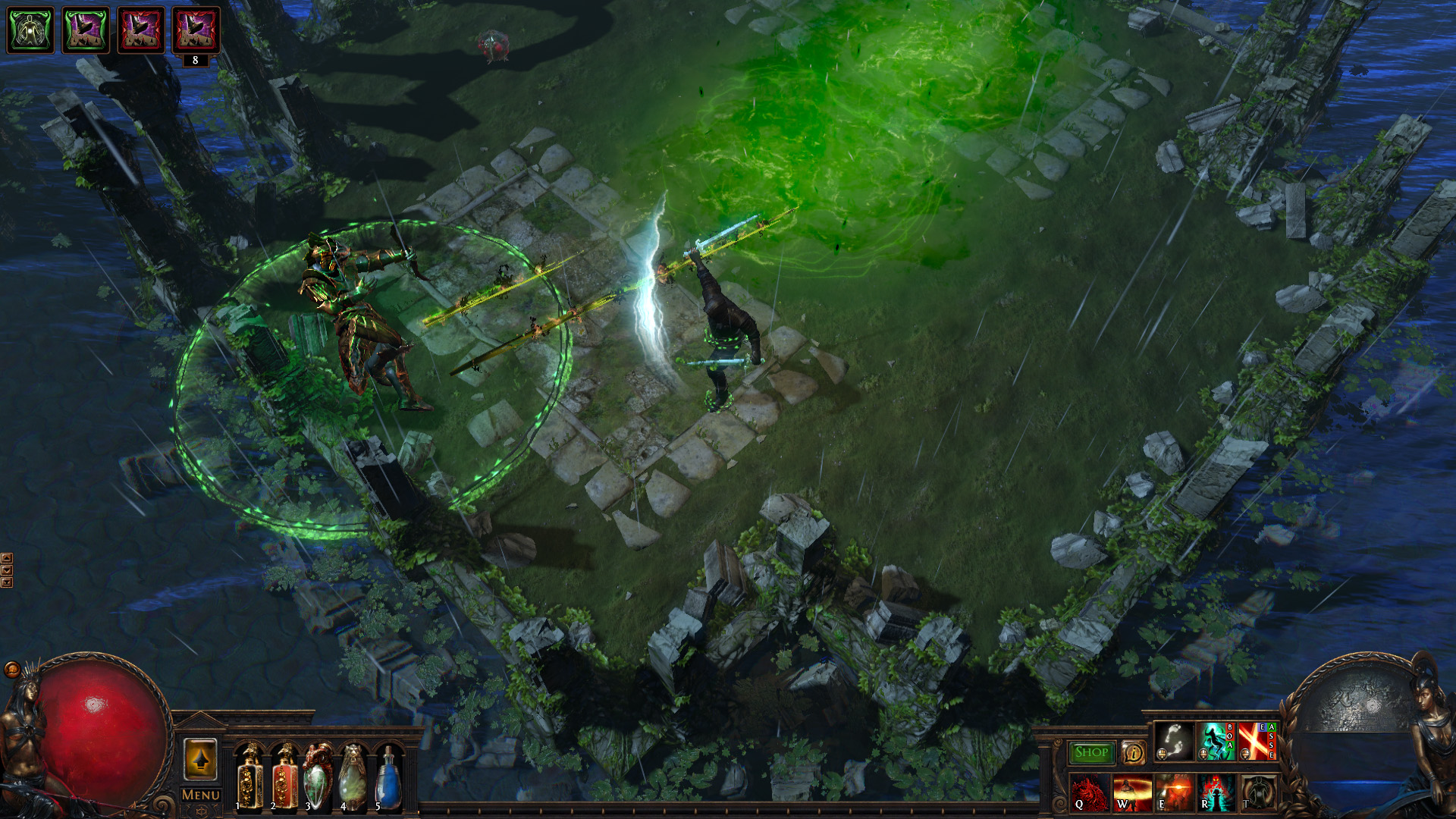The height and width of the screenshot is (819, 1456).
Task: Use the R-bound demon skill icon
Action: tap(1216, 793)
